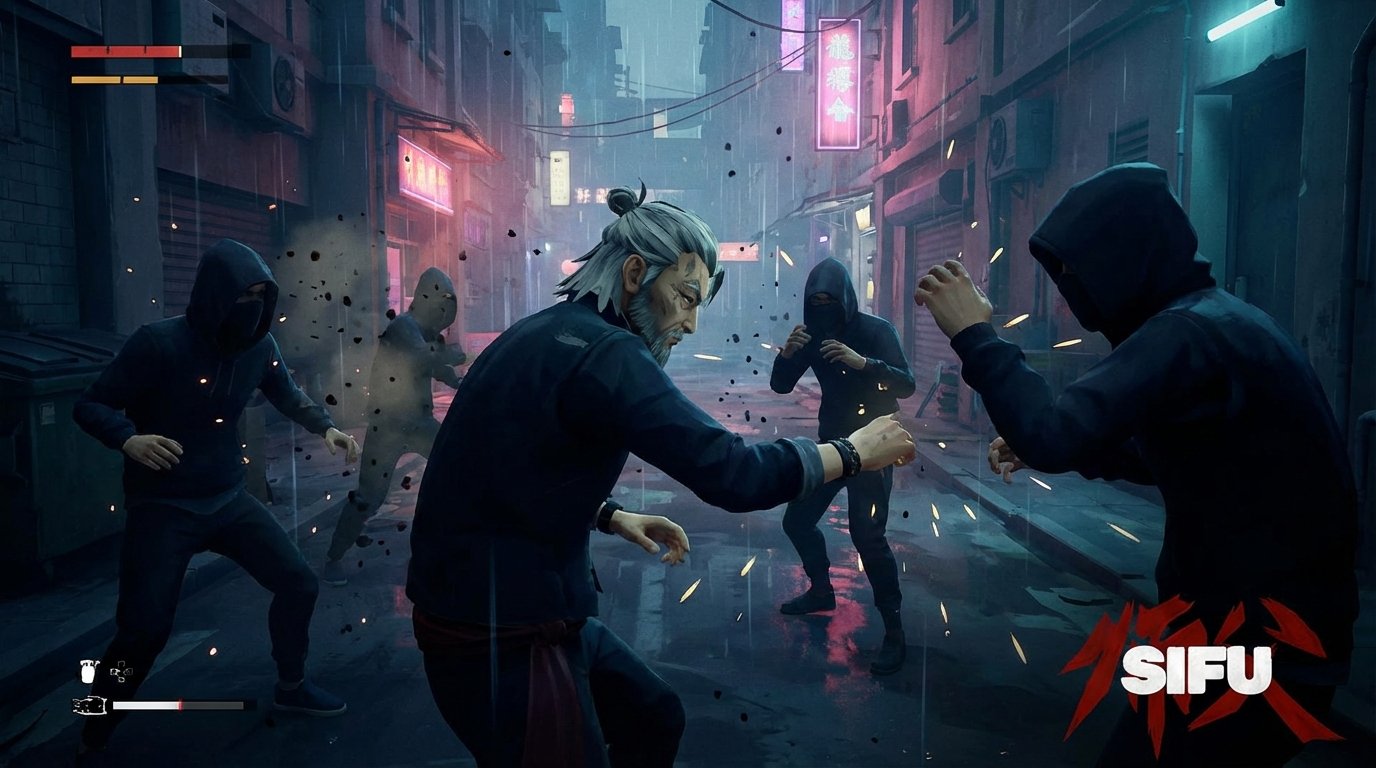Select the vial consumable icon in the HUD
This screenshot has width=1376, height=768.
(x=88, y=670)
